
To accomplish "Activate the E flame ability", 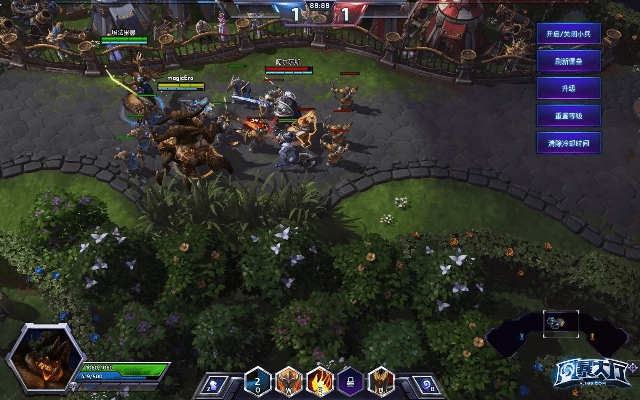I will click(320, 381).
